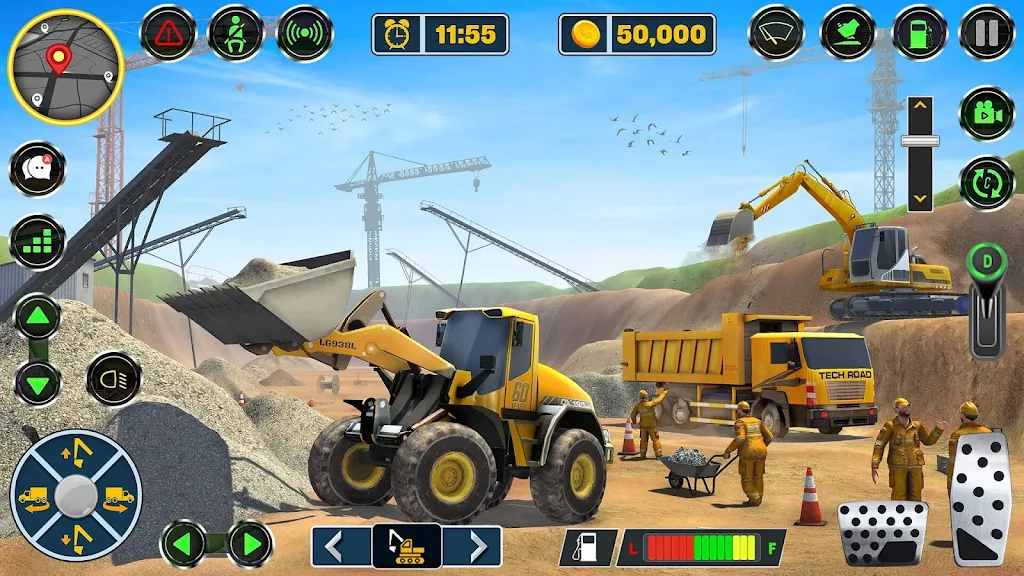Tap the green fuel pump button

click(x=919, y=33)
